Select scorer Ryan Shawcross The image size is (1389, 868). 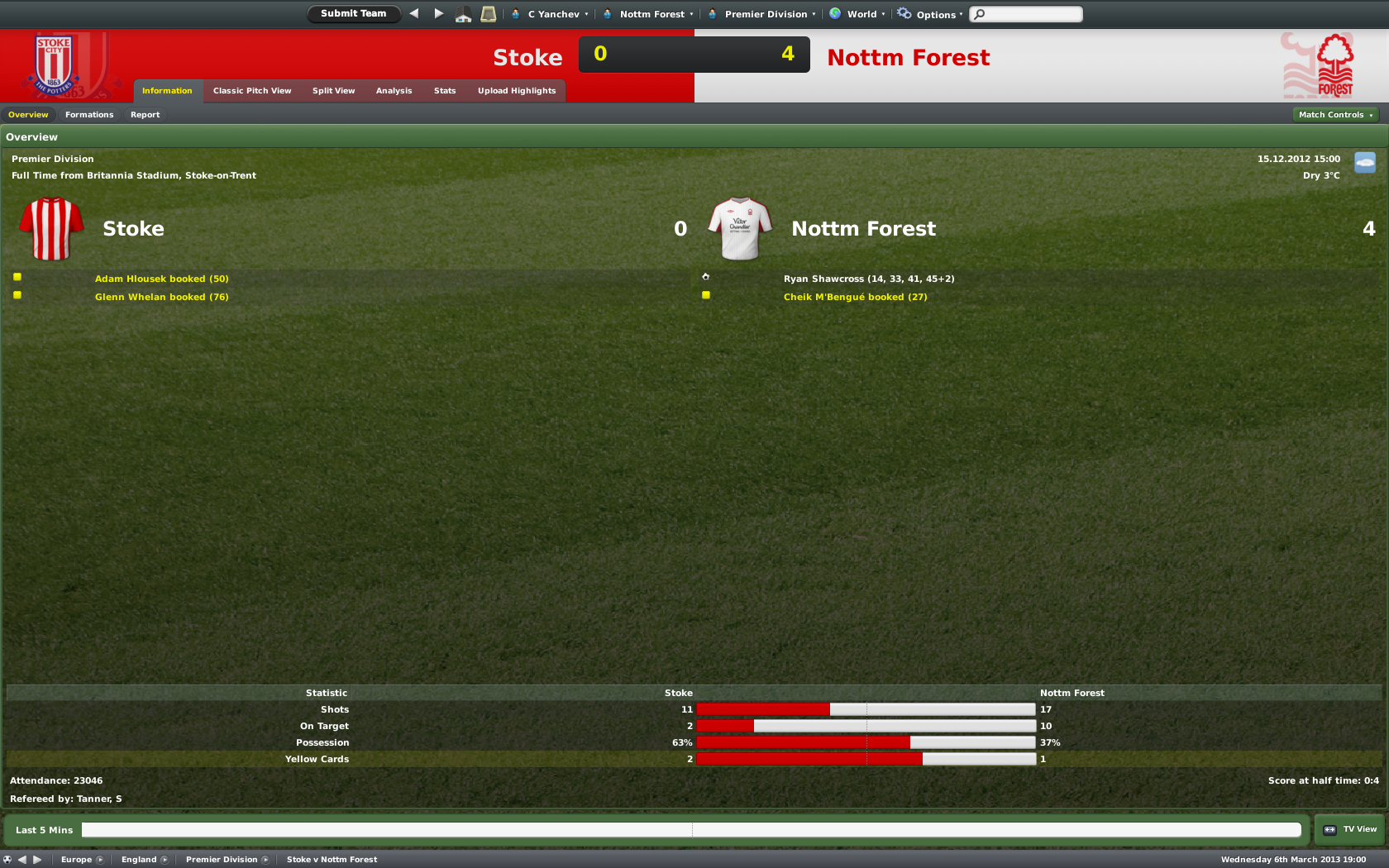pyautogui.click(x=823, y=279)
